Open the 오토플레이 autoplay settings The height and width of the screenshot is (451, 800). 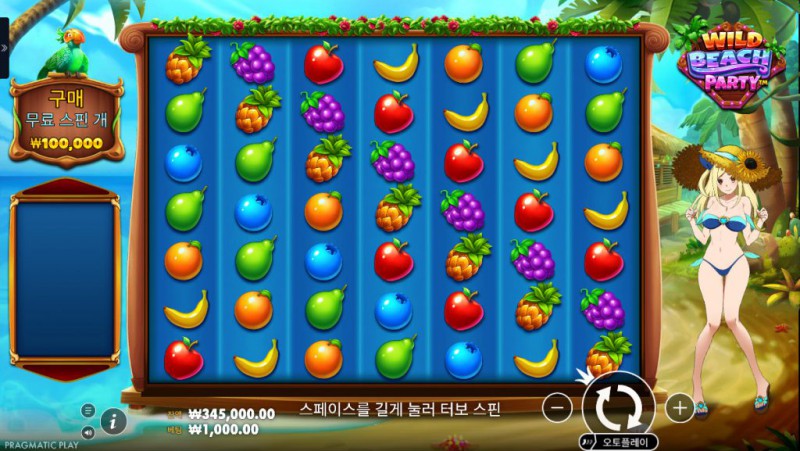point(618,440)
